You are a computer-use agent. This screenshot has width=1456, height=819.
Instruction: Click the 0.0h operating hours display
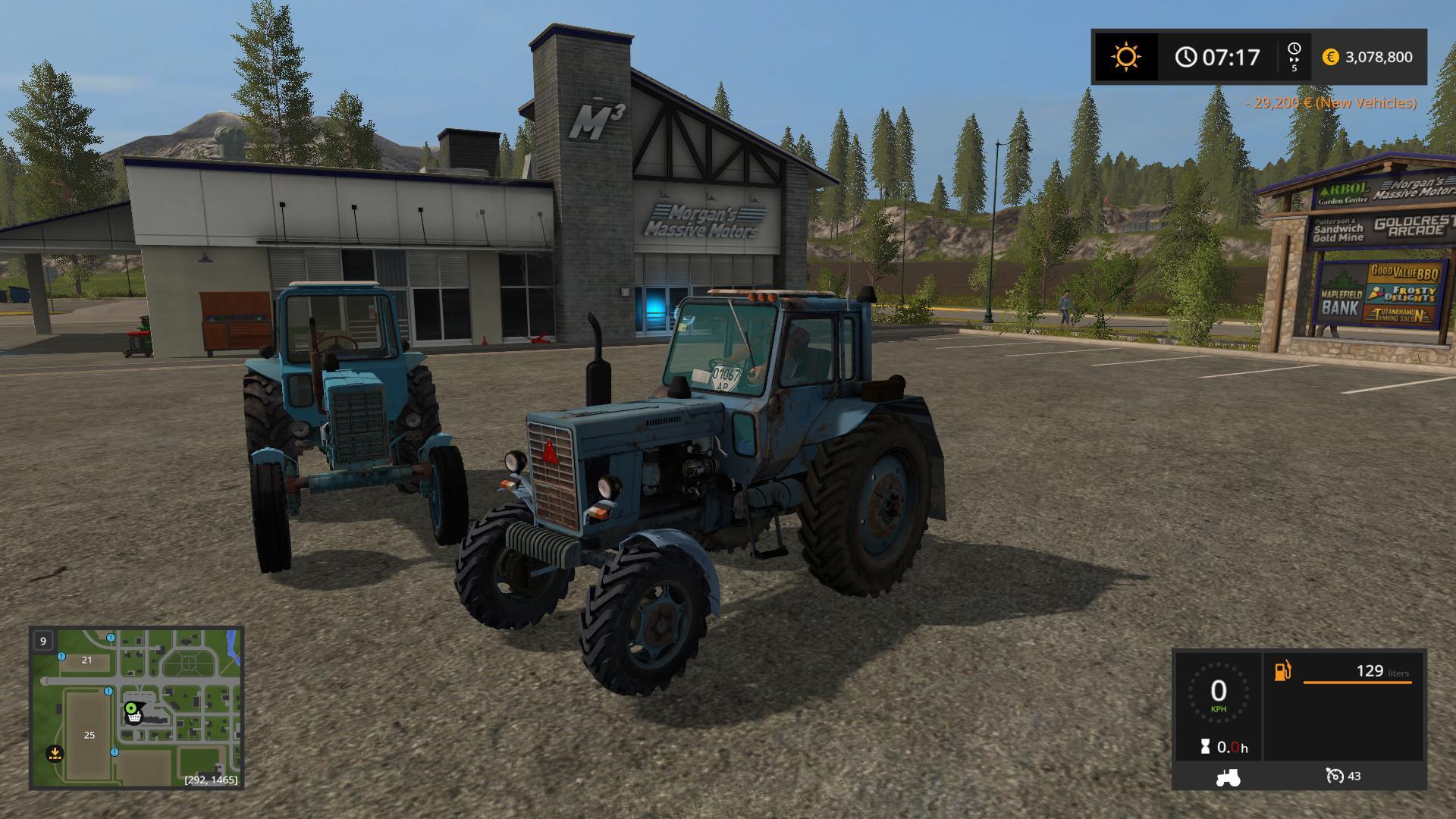(1233, 746)
